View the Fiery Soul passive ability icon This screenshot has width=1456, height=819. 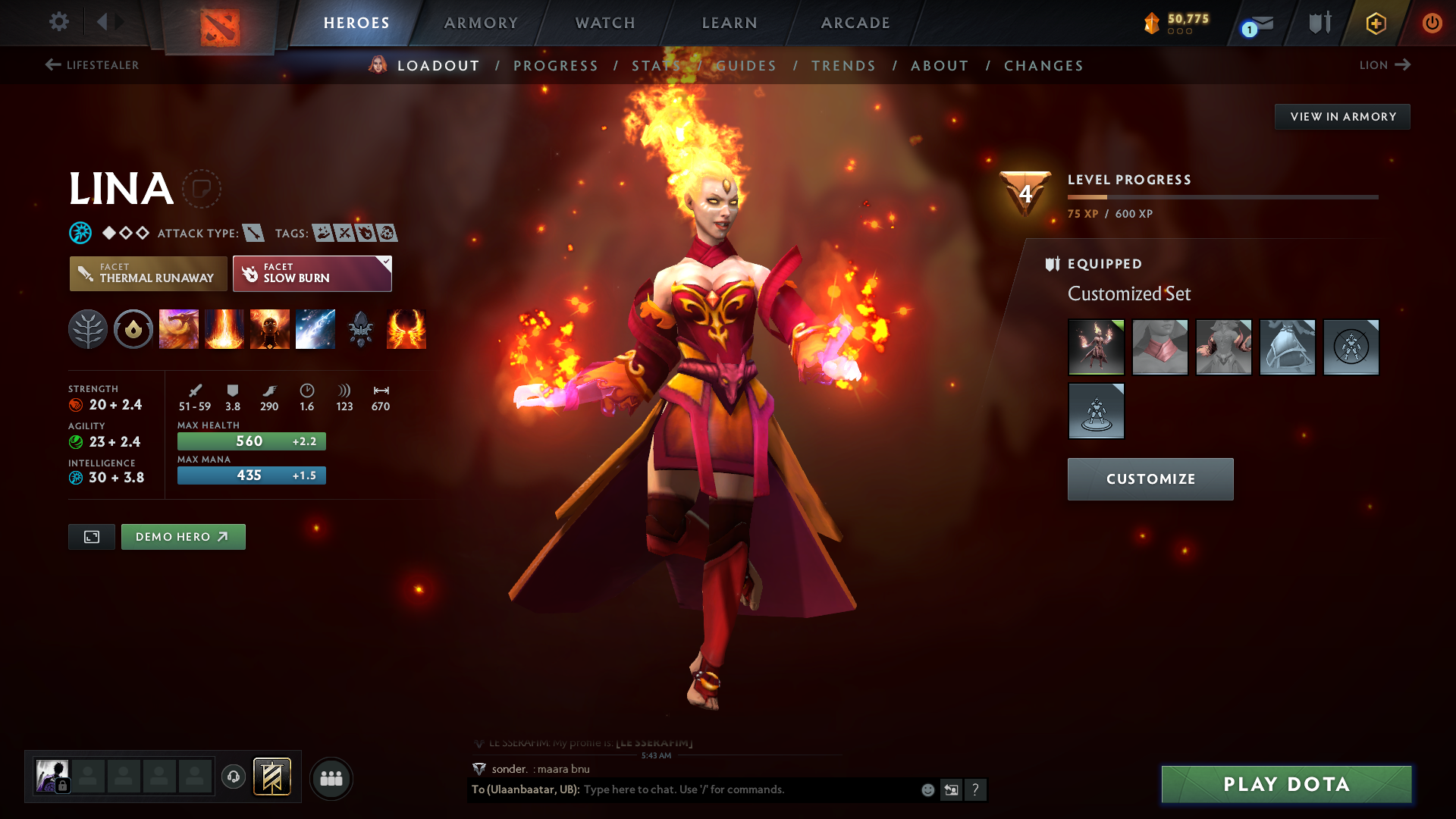[270, 329]
